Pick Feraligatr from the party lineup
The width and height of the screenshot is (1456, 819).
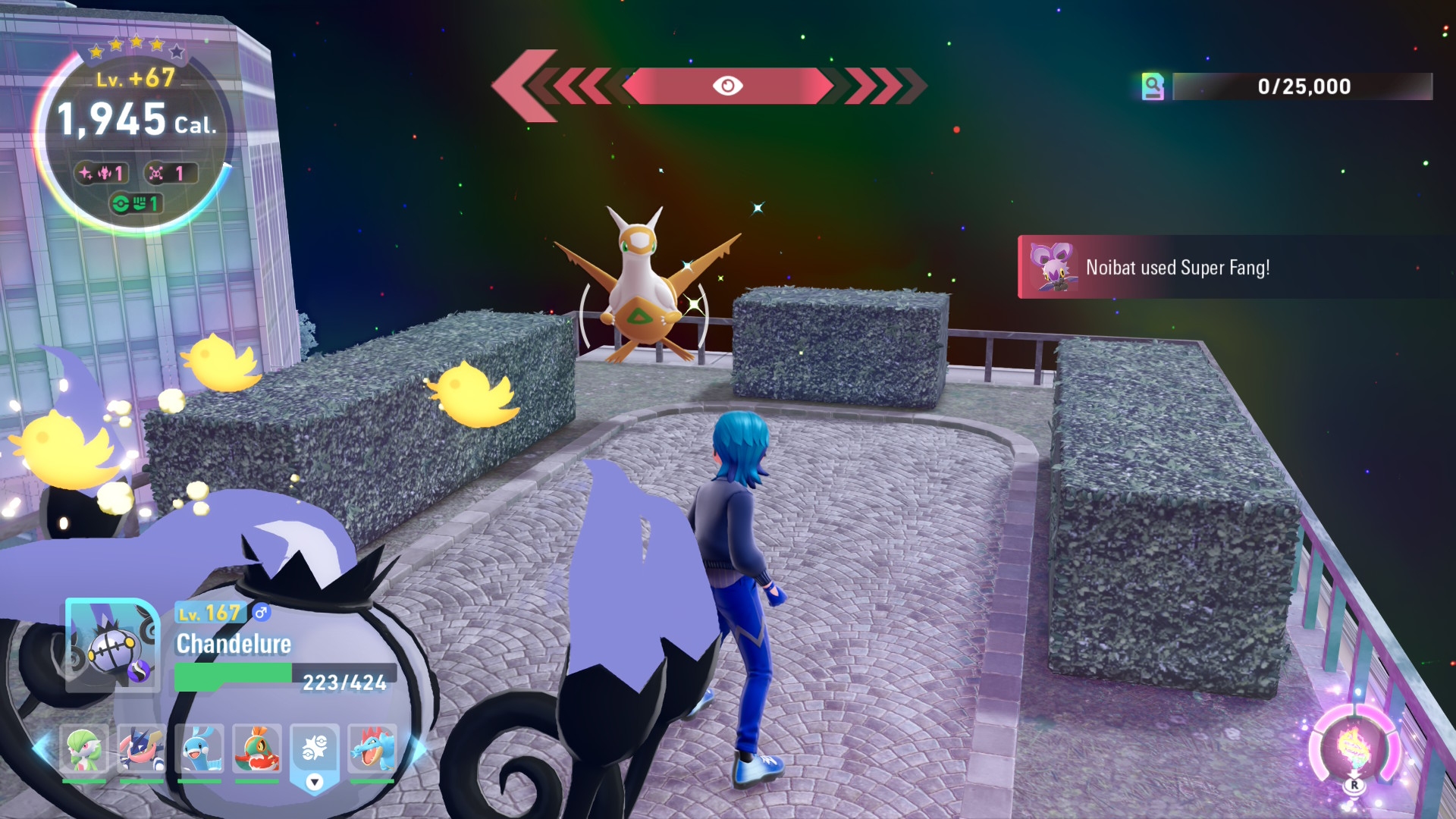pyautogui.click(x=372, y=749)
